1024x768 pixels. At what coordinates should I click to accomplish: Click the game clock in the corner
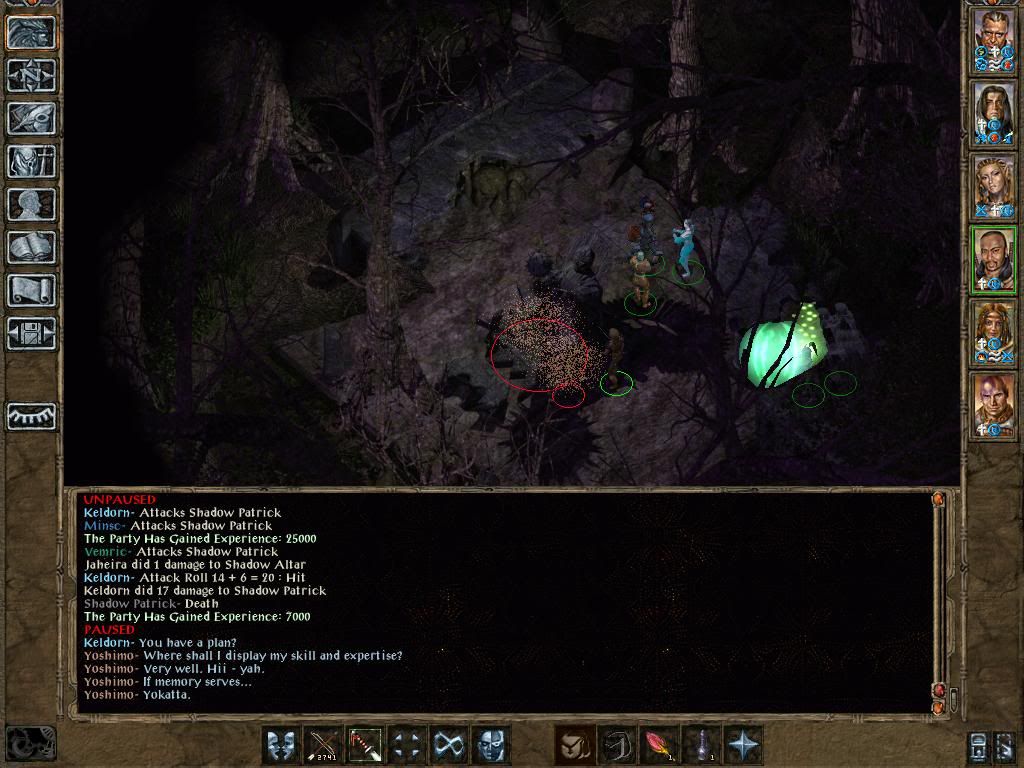(29, 743)
